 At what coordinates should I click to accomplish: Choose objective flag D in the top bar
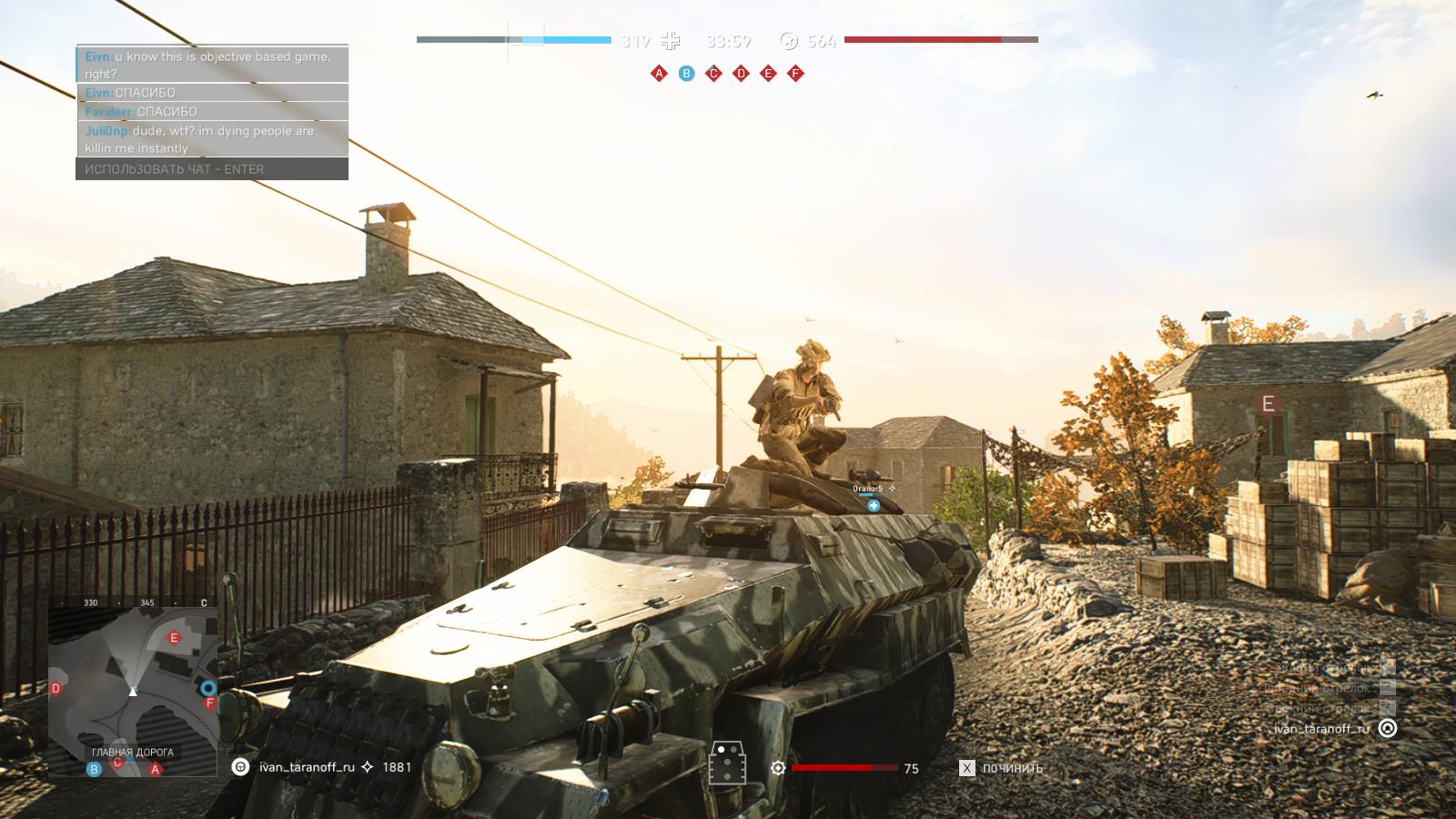(742, 74)
